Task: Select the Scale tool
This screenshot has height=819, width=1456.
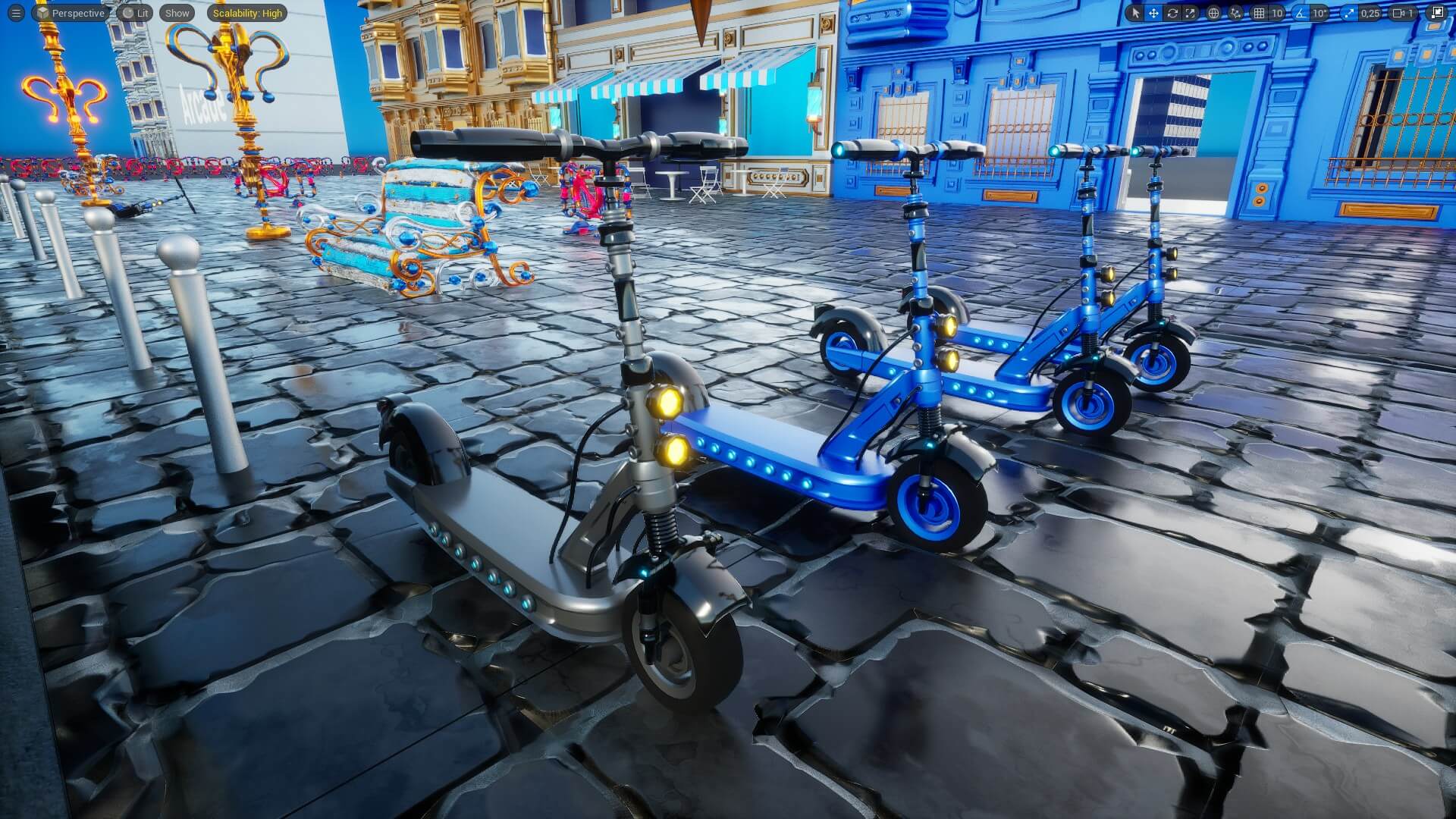Action: point(1190,12)
